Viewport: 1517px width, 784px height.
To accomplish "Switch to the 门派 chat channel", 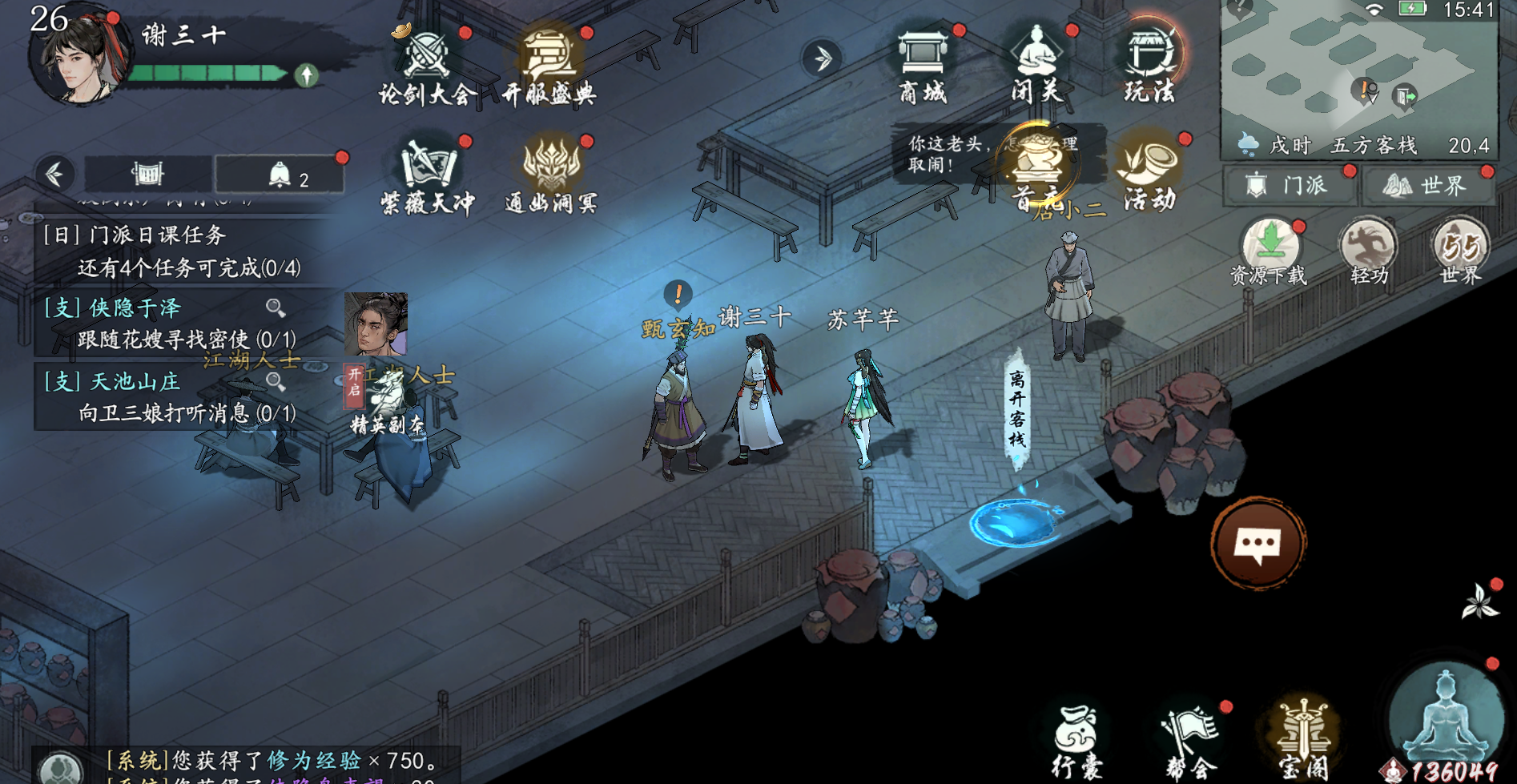I will point(1290,186).
